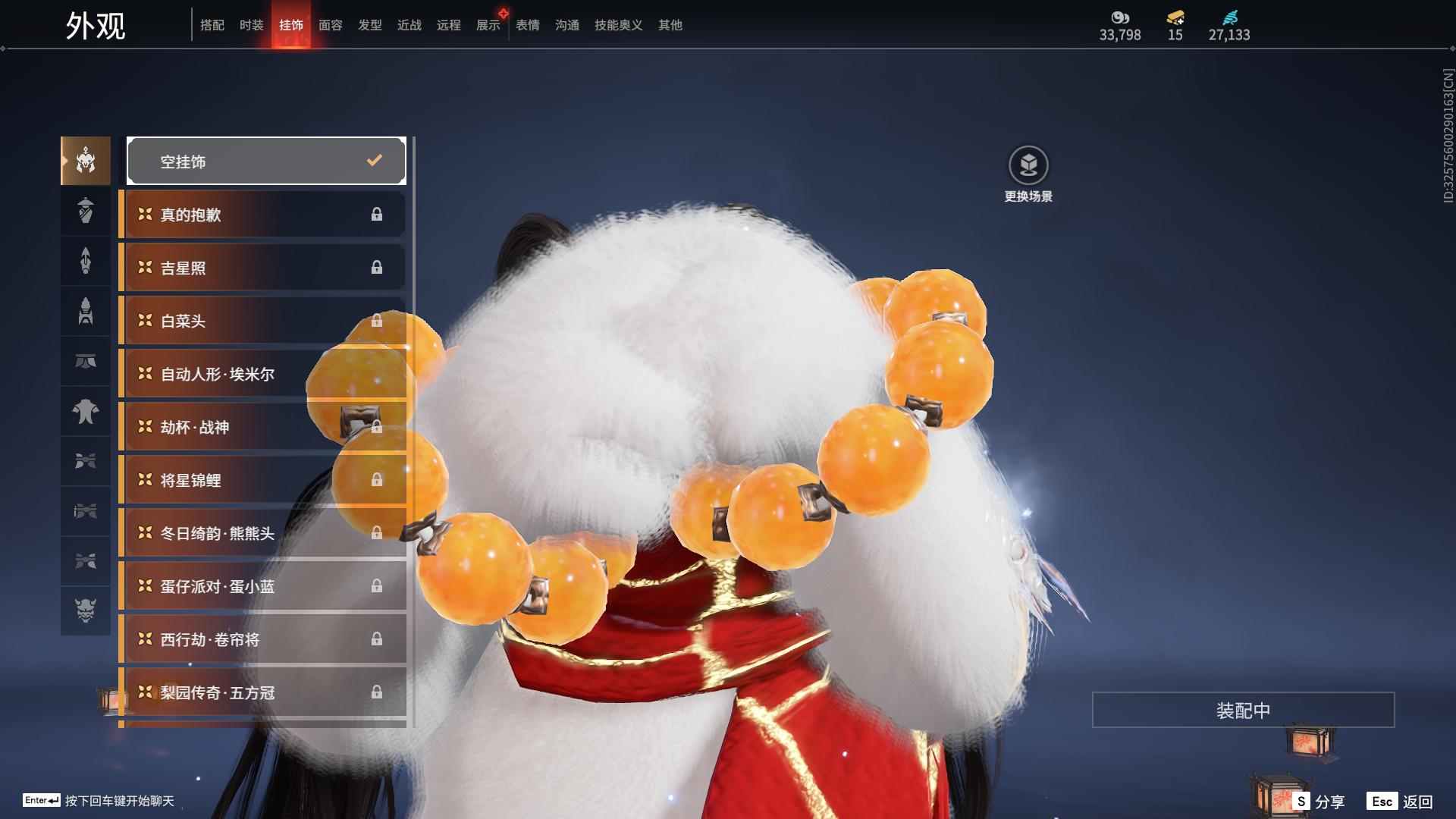
Task: Show the 展示 tab
Action: point(488,25)
